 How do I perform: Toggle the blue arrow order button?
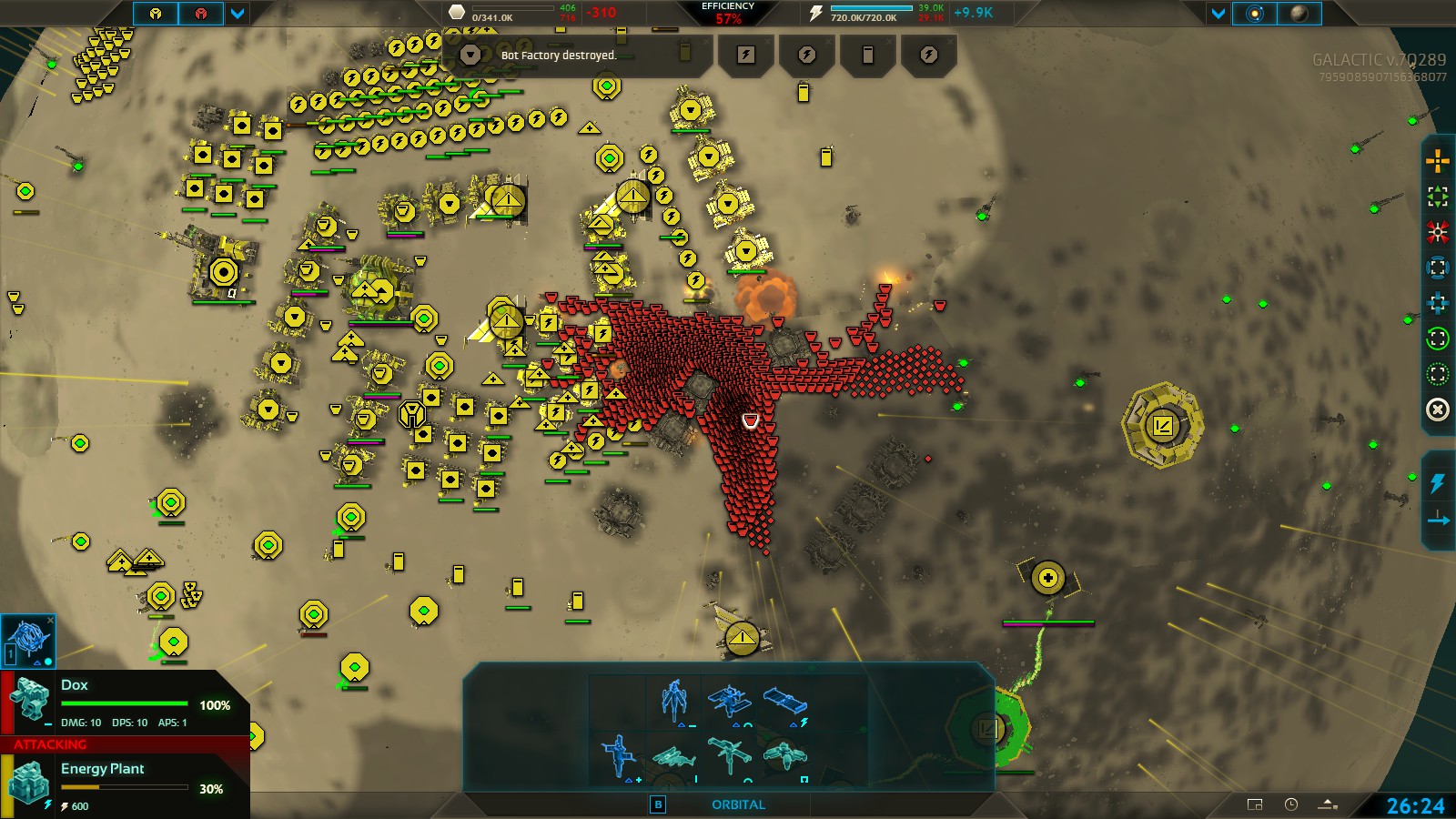coord(1438,520)
